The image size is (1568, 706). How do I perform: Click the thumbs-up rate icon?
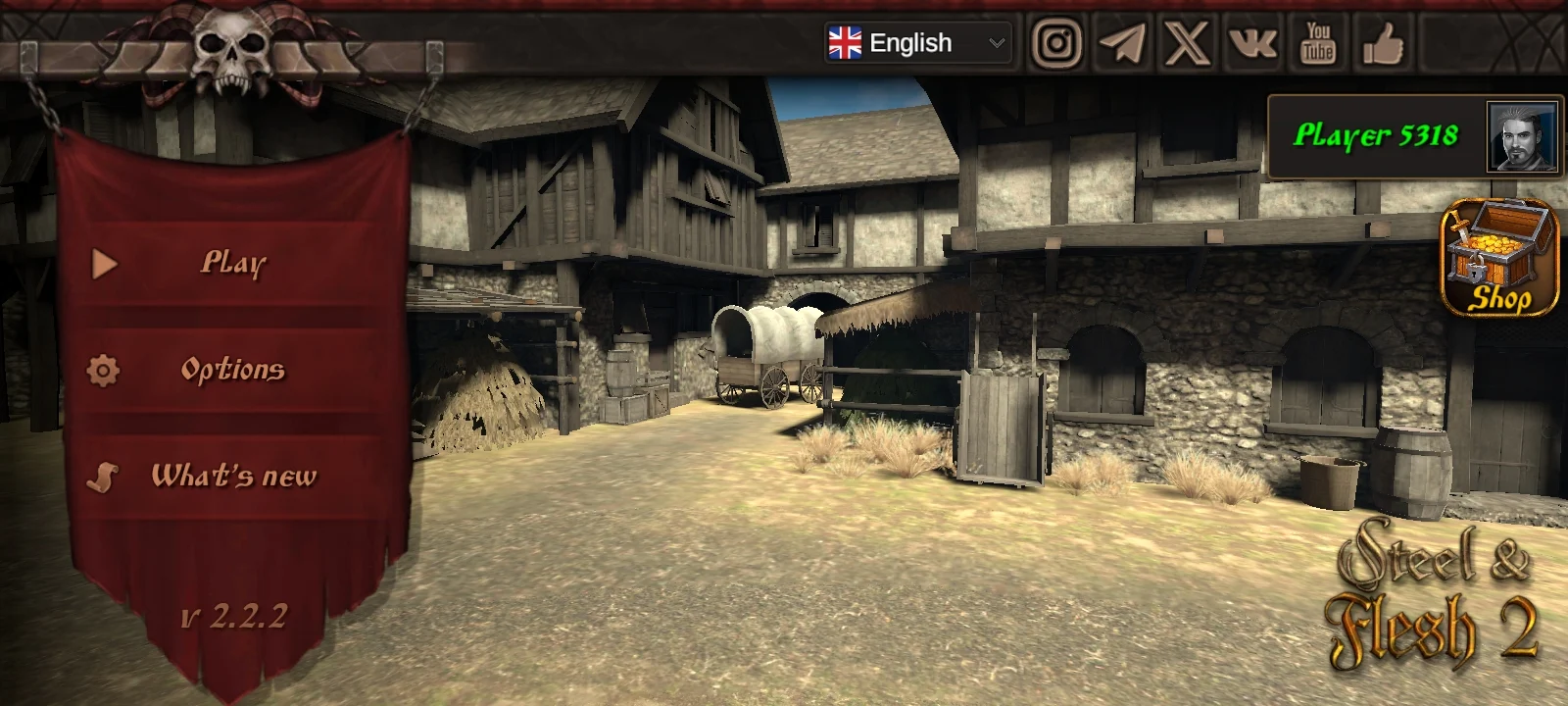tap(1383, 44)
